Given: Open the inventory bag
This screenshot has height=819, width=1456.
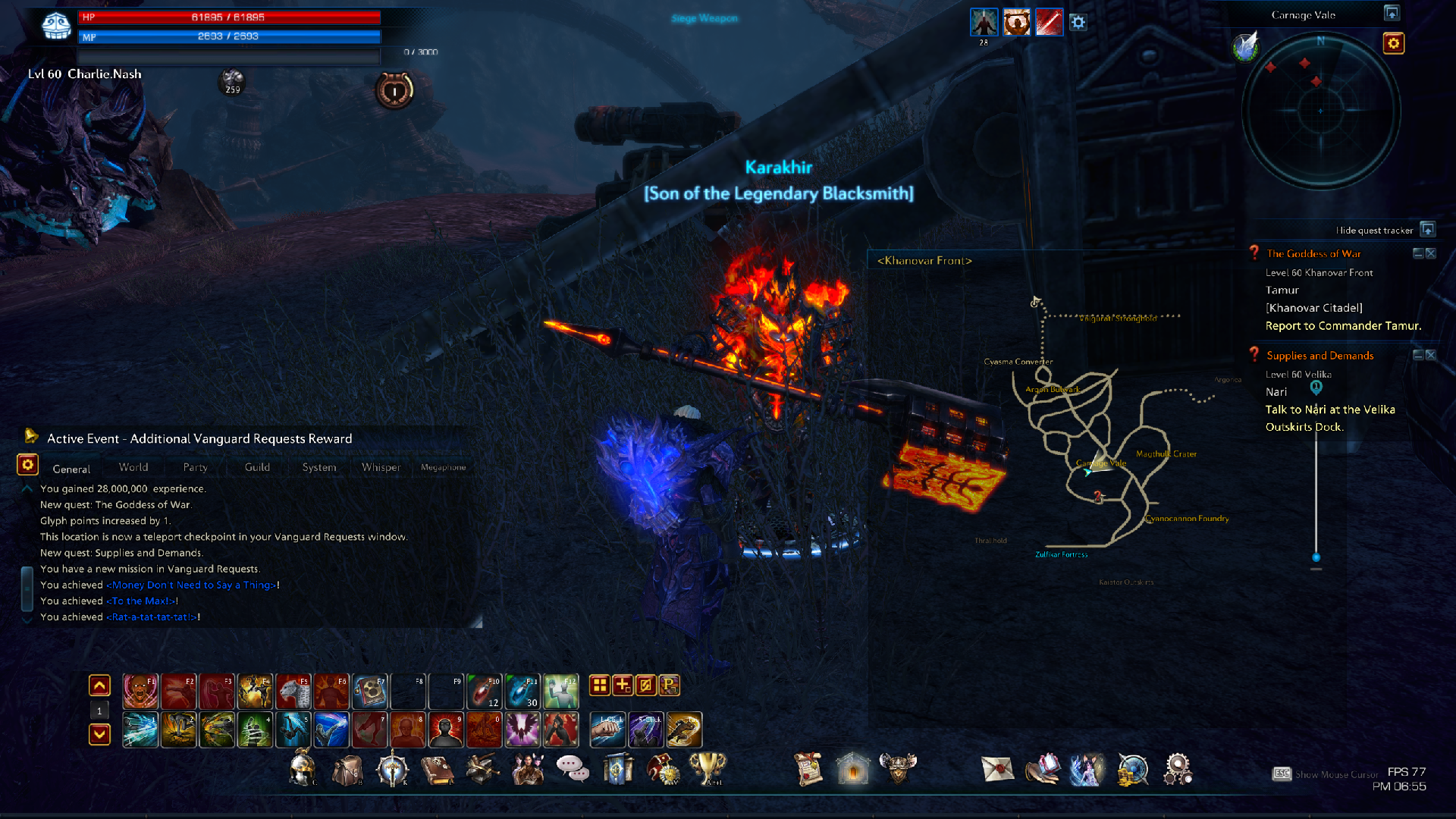Looking at the screenshot, I should (x=347, y=770).
